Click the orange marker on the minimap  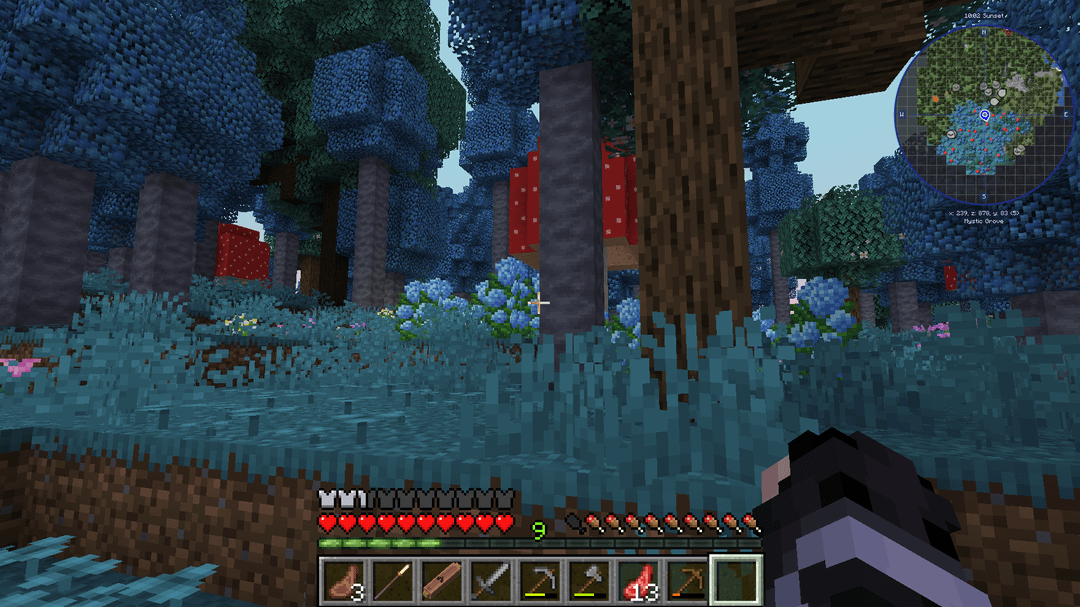click(x=936, y=99)
